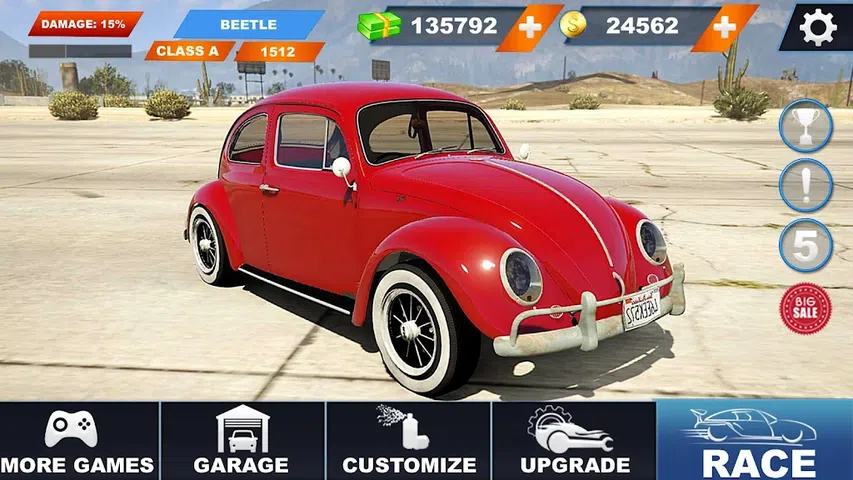Add more cash with the plus button
Viewport: 853px width, 480px height.
coord(530,27)
